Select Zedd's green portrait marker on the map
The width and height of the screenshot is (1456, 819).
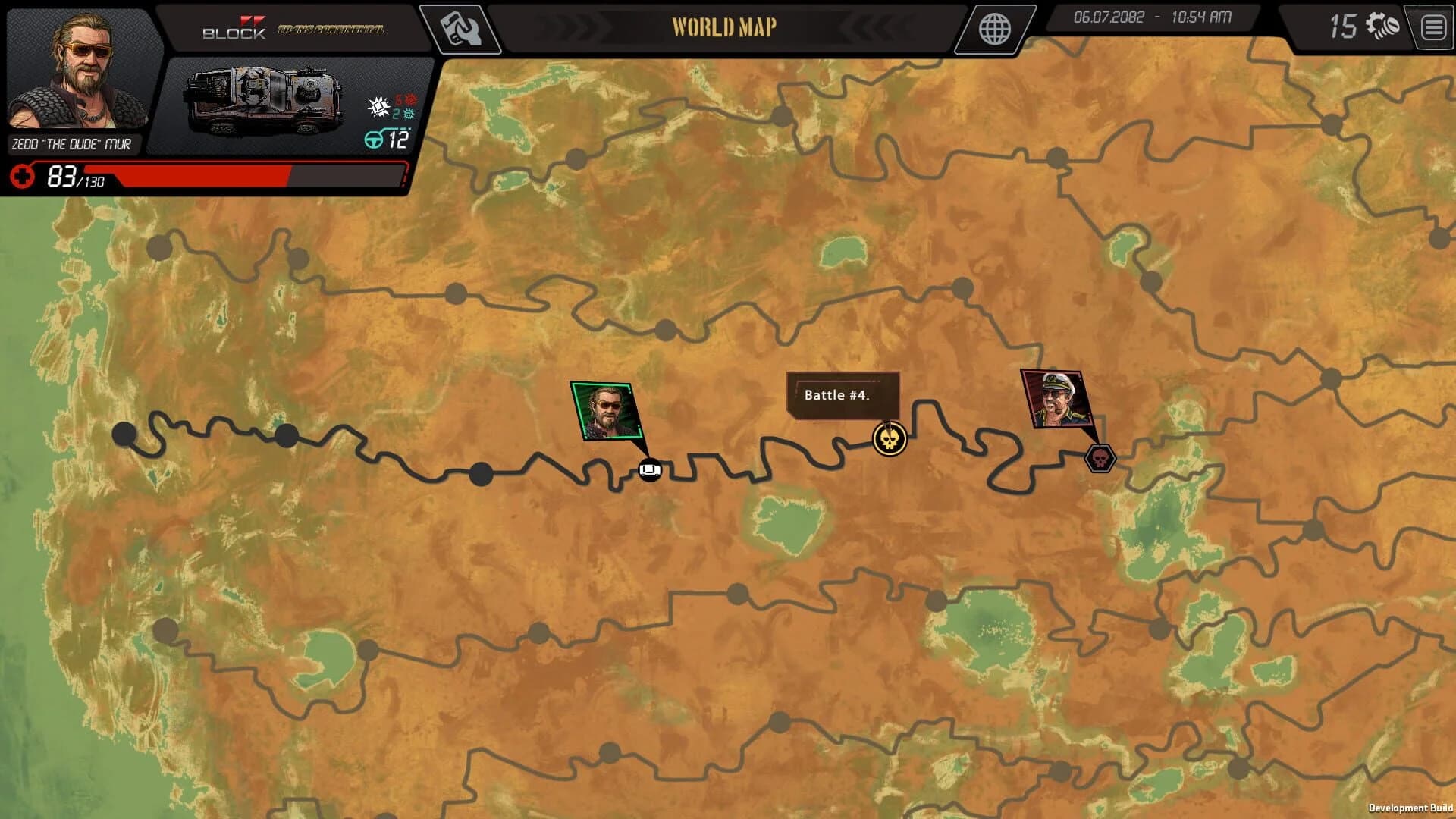point(607,409)
